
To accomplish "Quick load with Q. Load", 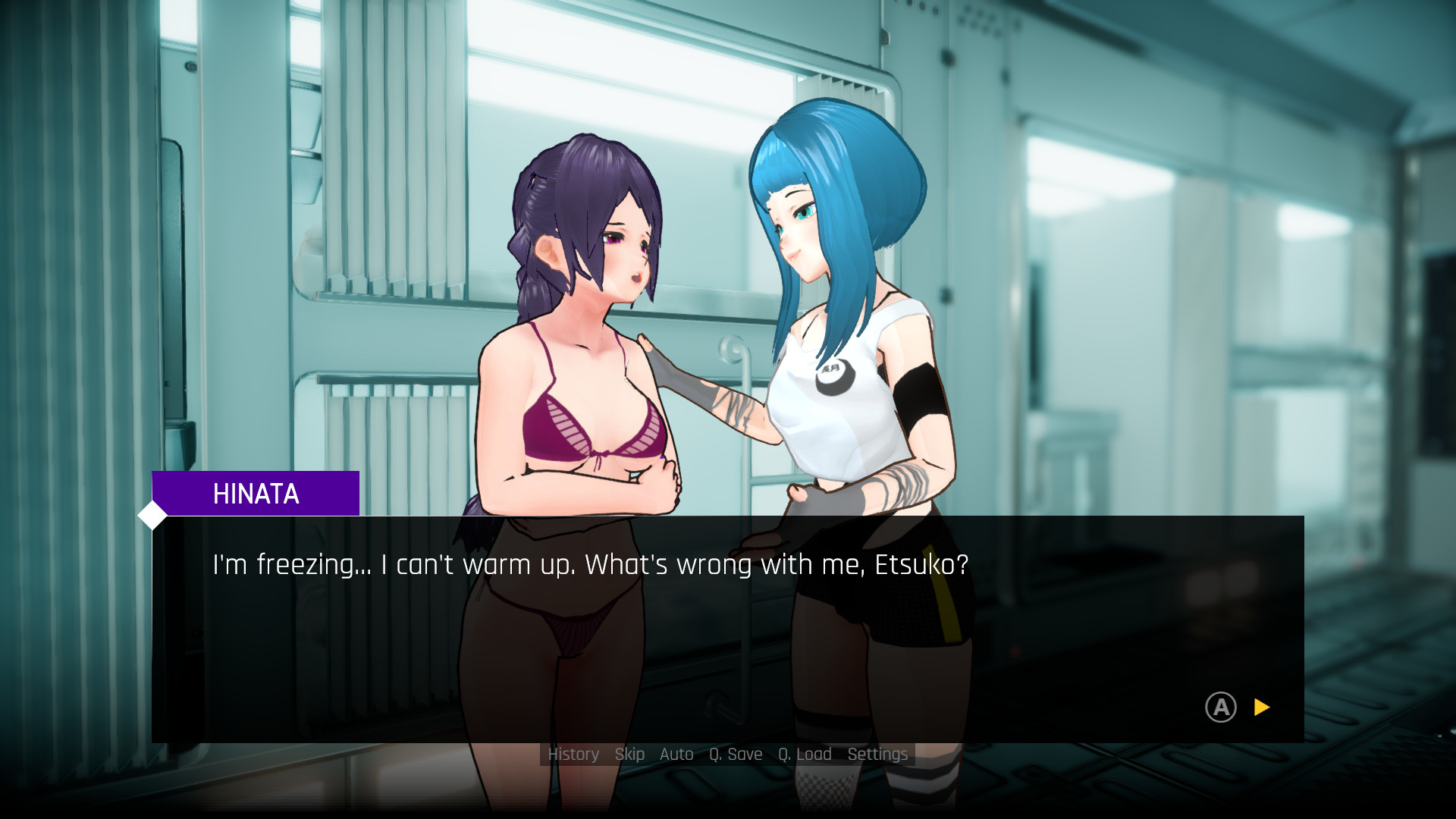I will 805,755.
